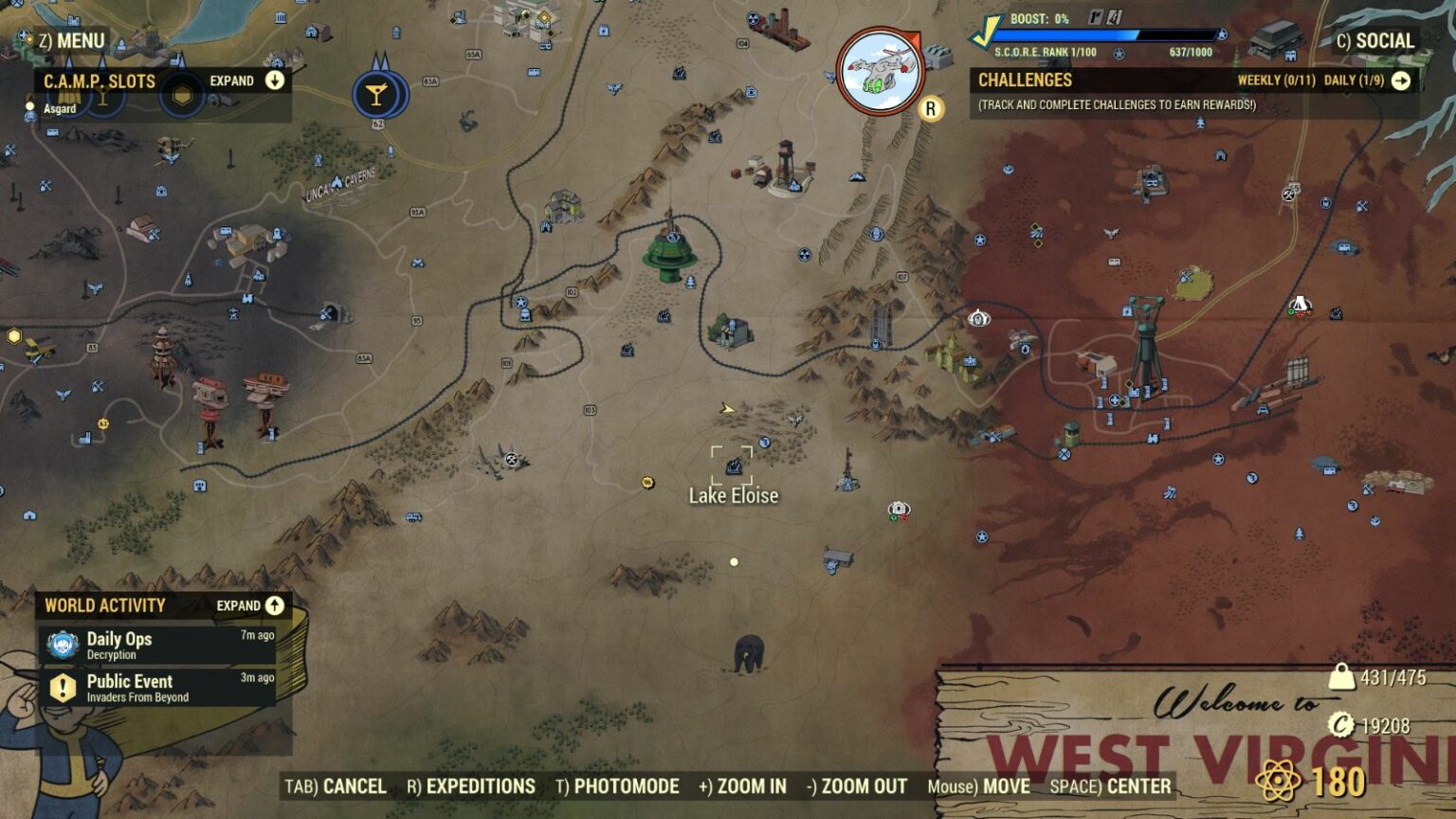This screenshot has height=819, width=1456.
Task: Click EXPEDITIONS in the bottom bar
Action: tap(480, 787)
